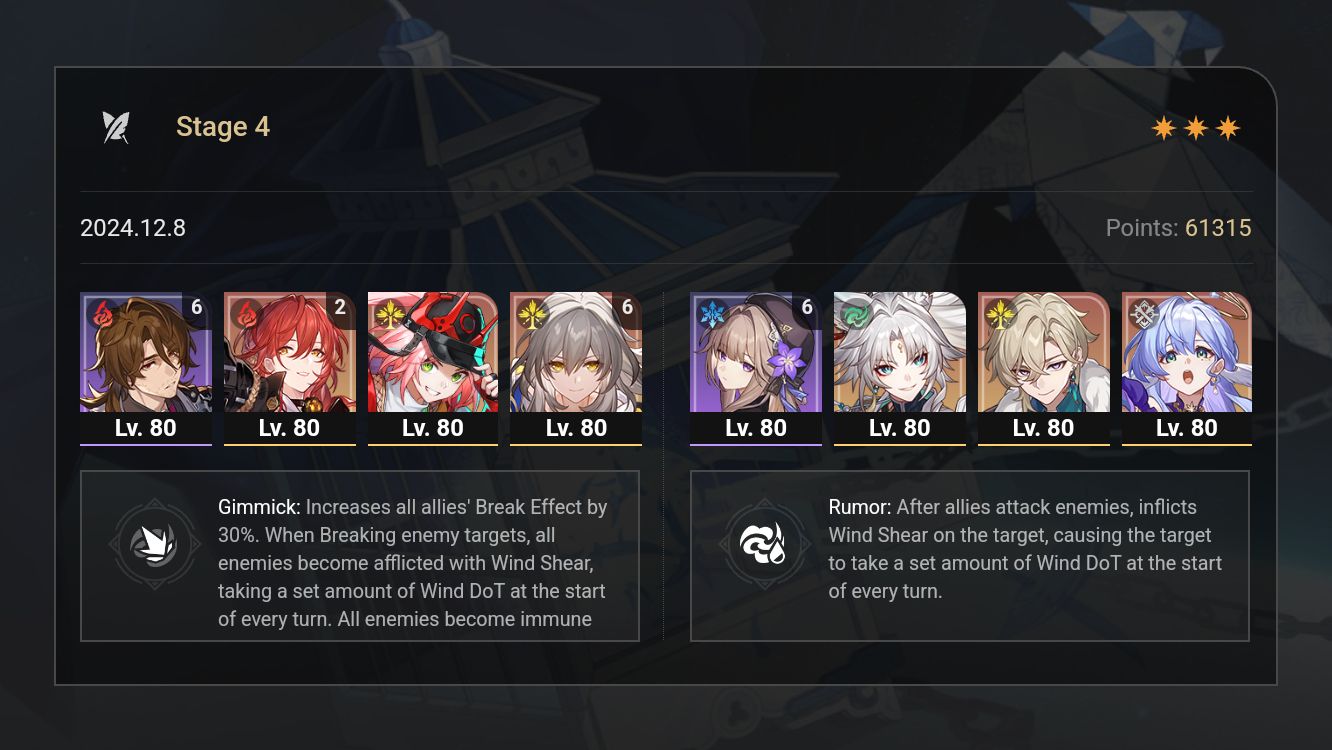
Task: Expand Gallagher's eidolon badge showing 6
Action: click(x=196, y=308)
